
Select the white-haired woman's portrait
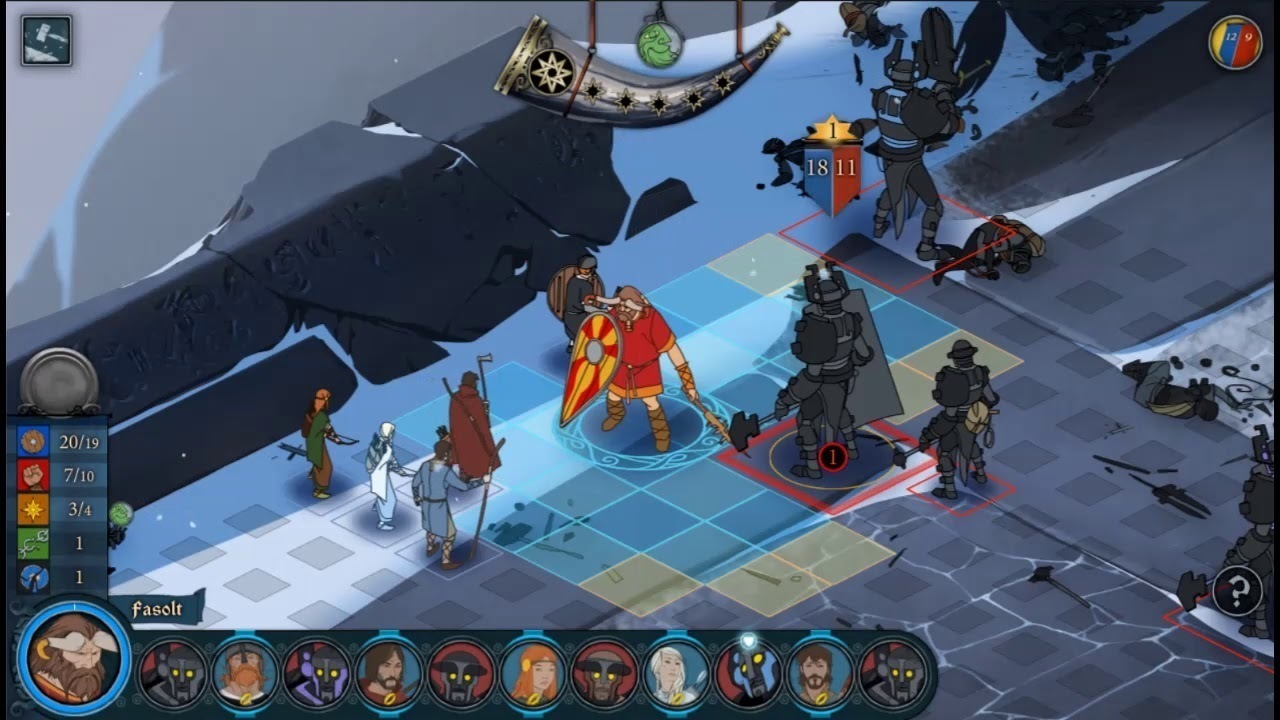tap(677, 673)
